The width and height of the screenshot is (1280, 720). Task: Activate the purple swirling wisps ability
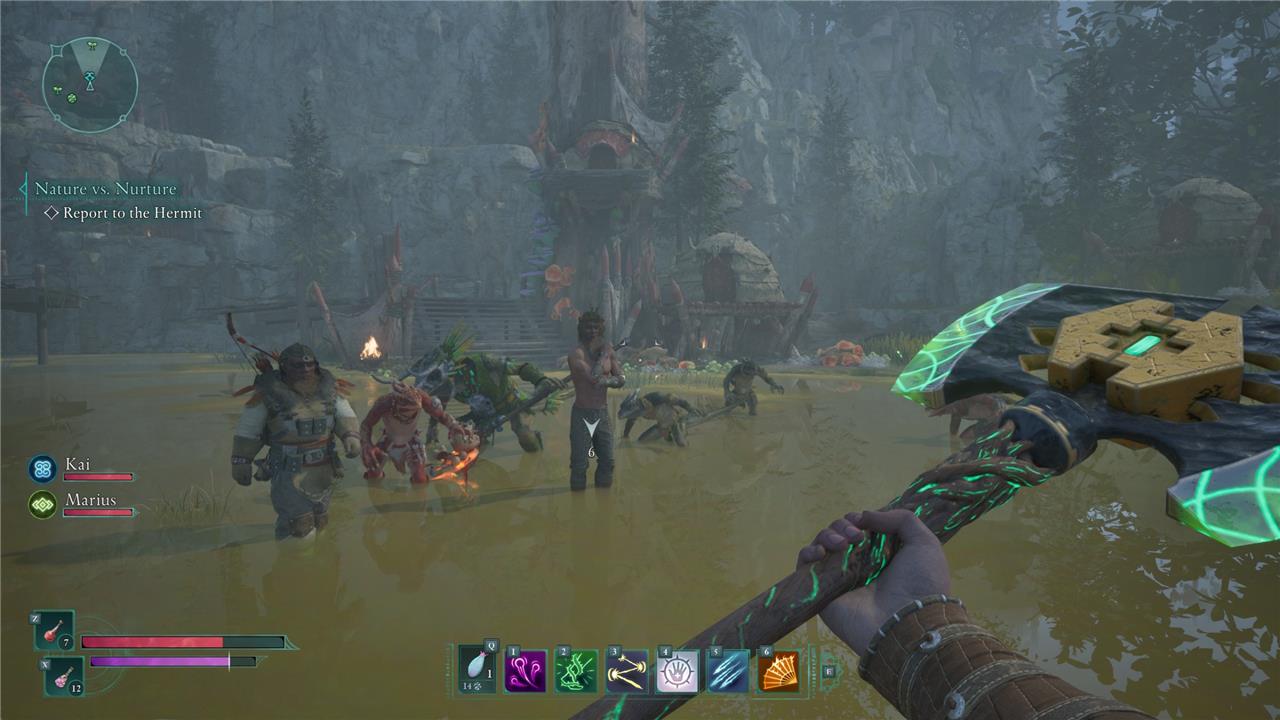click(526, 671)
